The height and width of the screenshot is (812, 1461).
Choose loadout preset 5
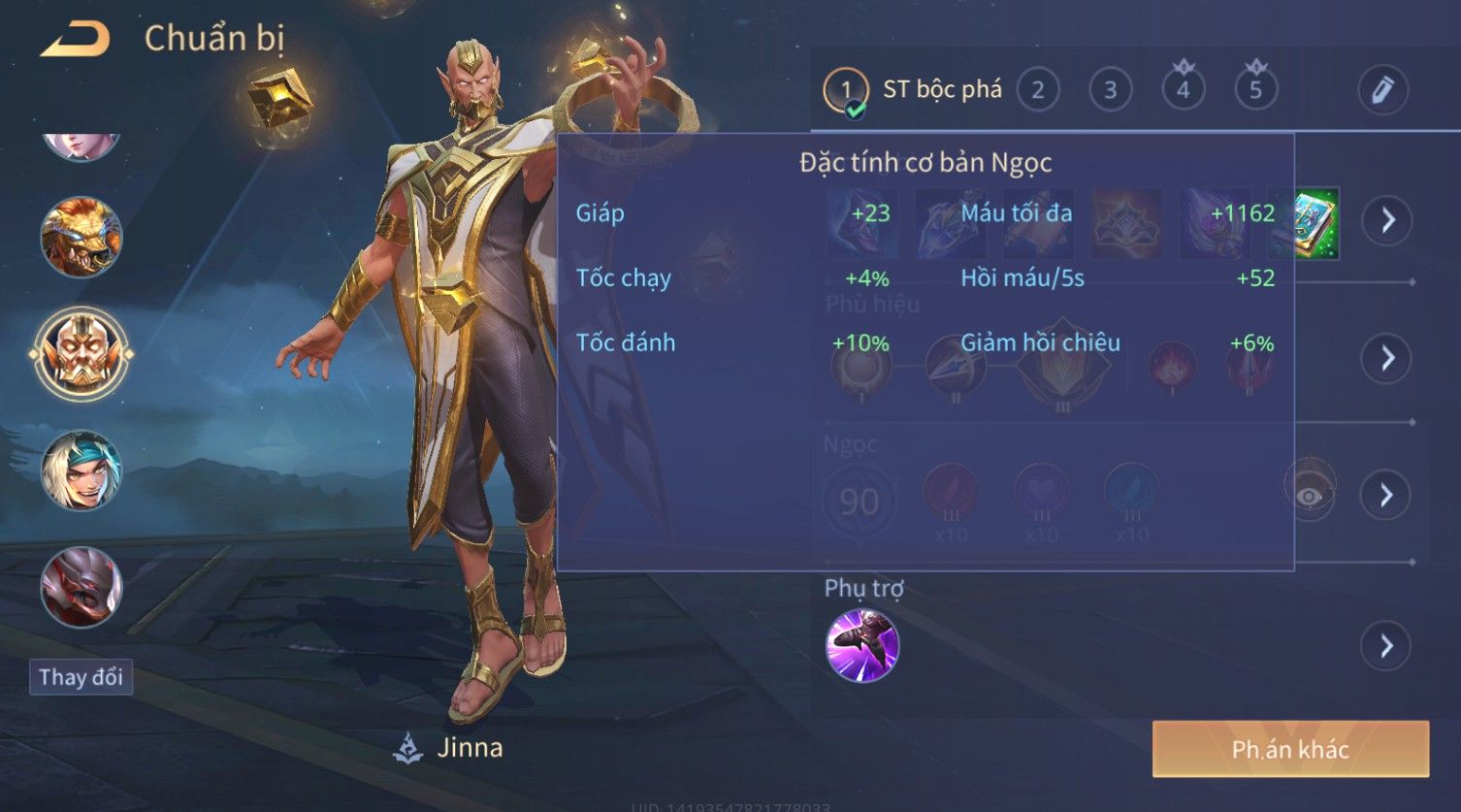click(1255, 90)
